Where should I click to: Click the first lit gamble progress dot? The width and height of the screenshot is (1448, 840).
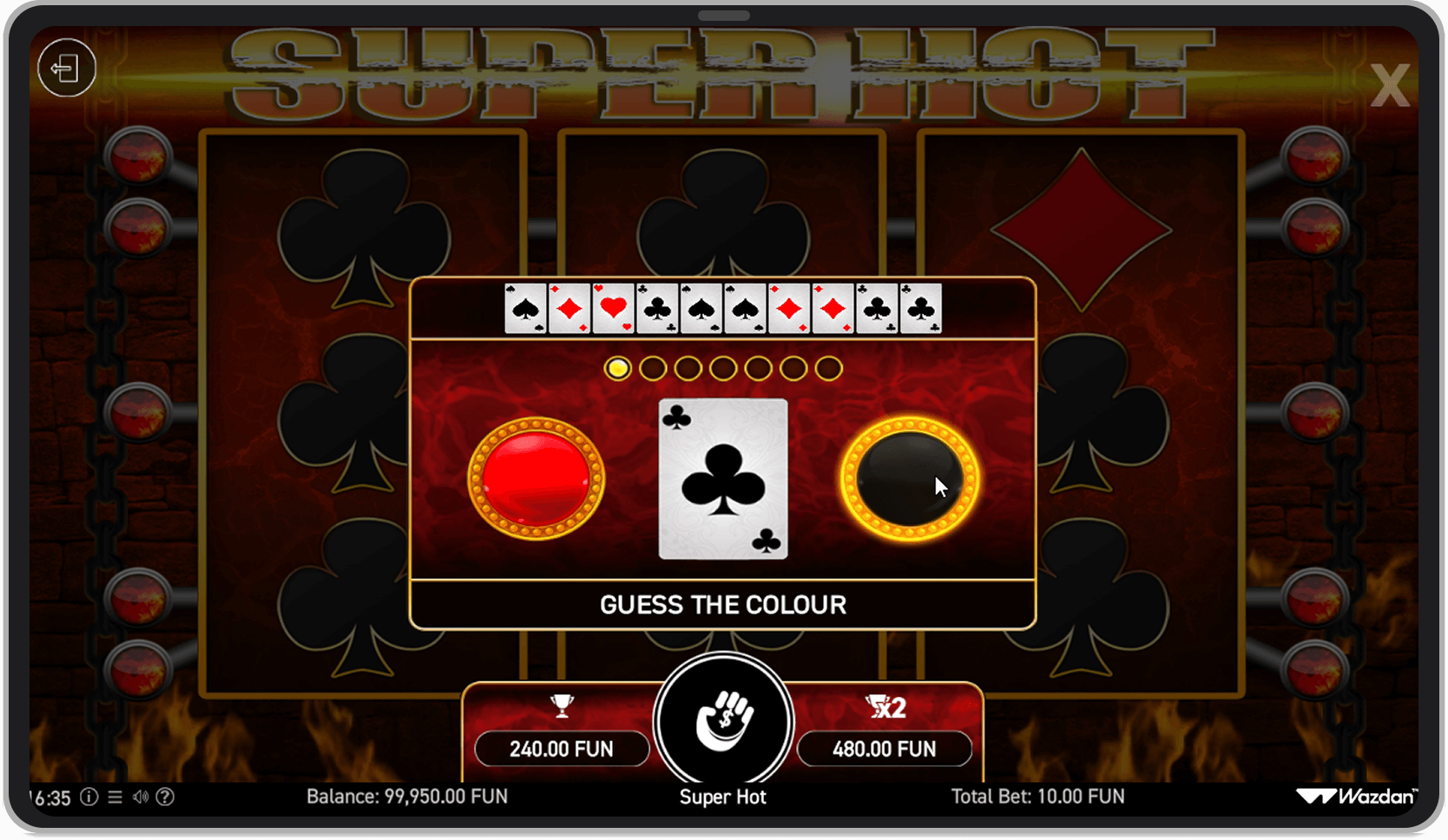tap(618, 367)
